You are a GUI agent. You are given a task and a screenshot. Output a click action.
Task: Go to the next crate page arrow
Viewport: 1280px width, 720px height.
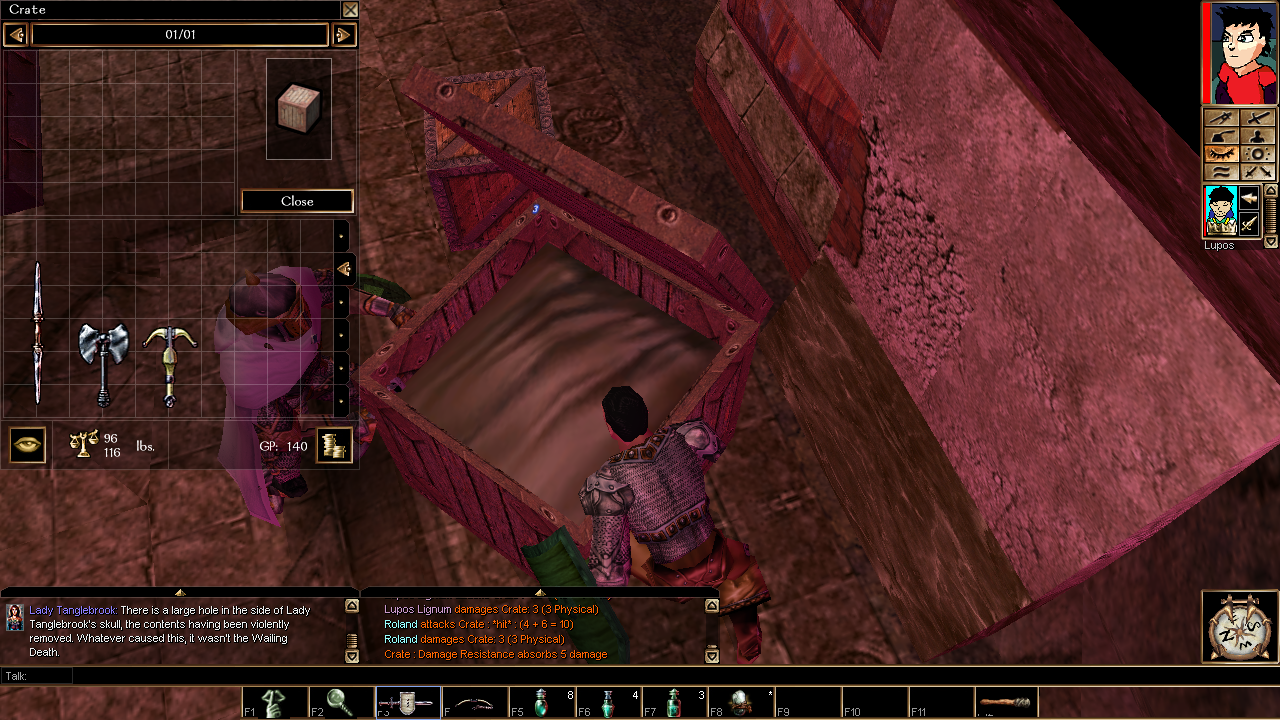[x=343, y=35]
